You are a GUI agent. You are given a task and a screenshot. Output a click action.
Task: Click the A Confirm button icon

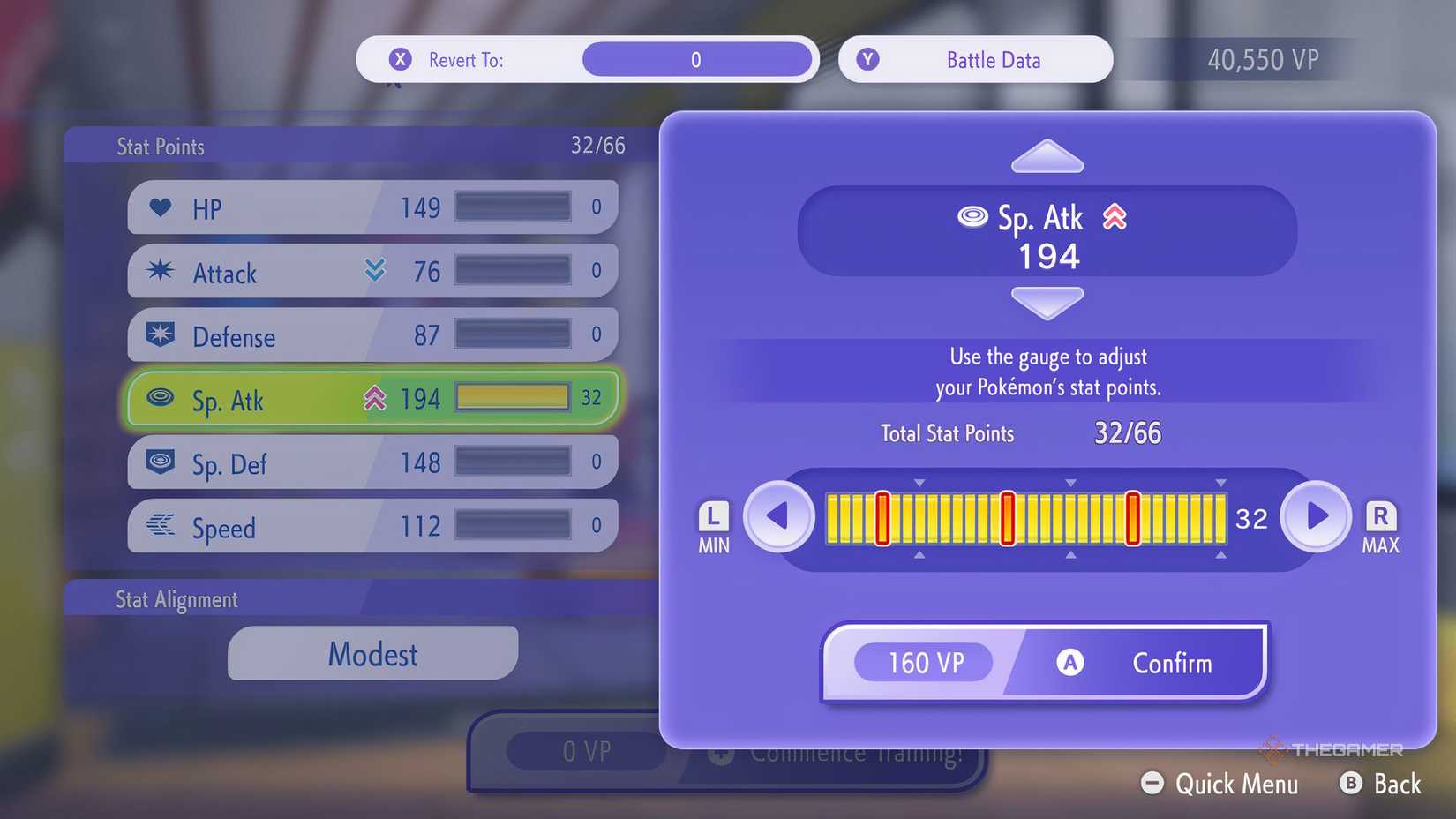1071,663
